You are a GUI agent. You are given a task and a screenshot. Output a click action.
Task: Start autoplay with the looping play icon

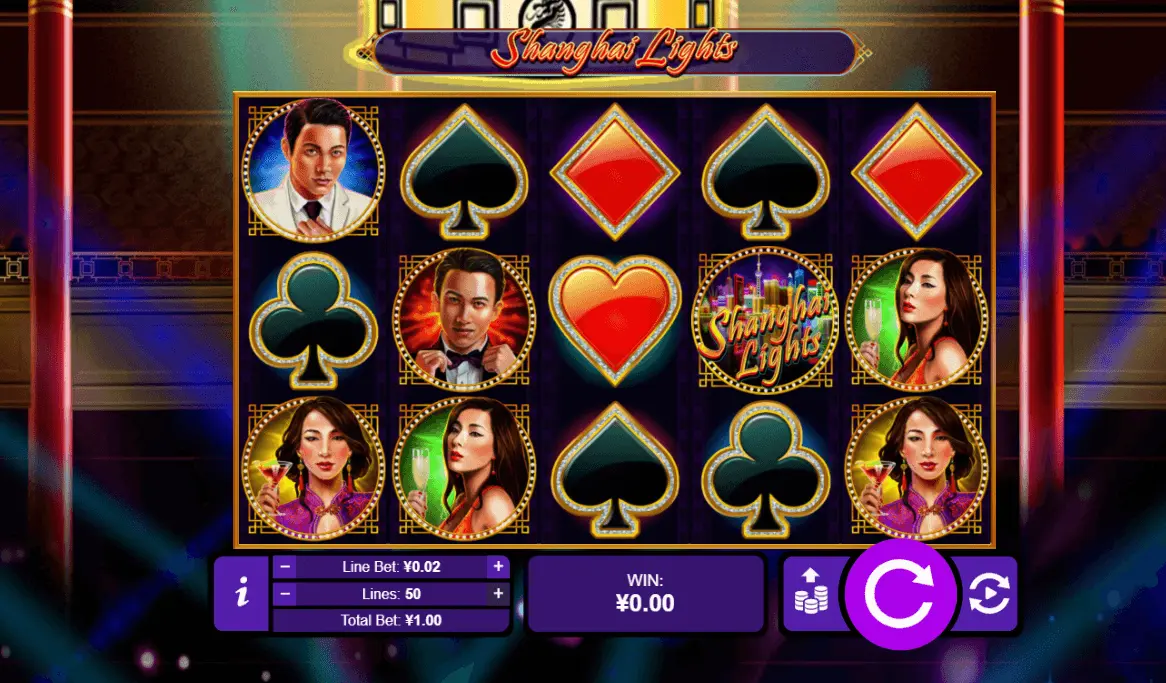(988, 594)
